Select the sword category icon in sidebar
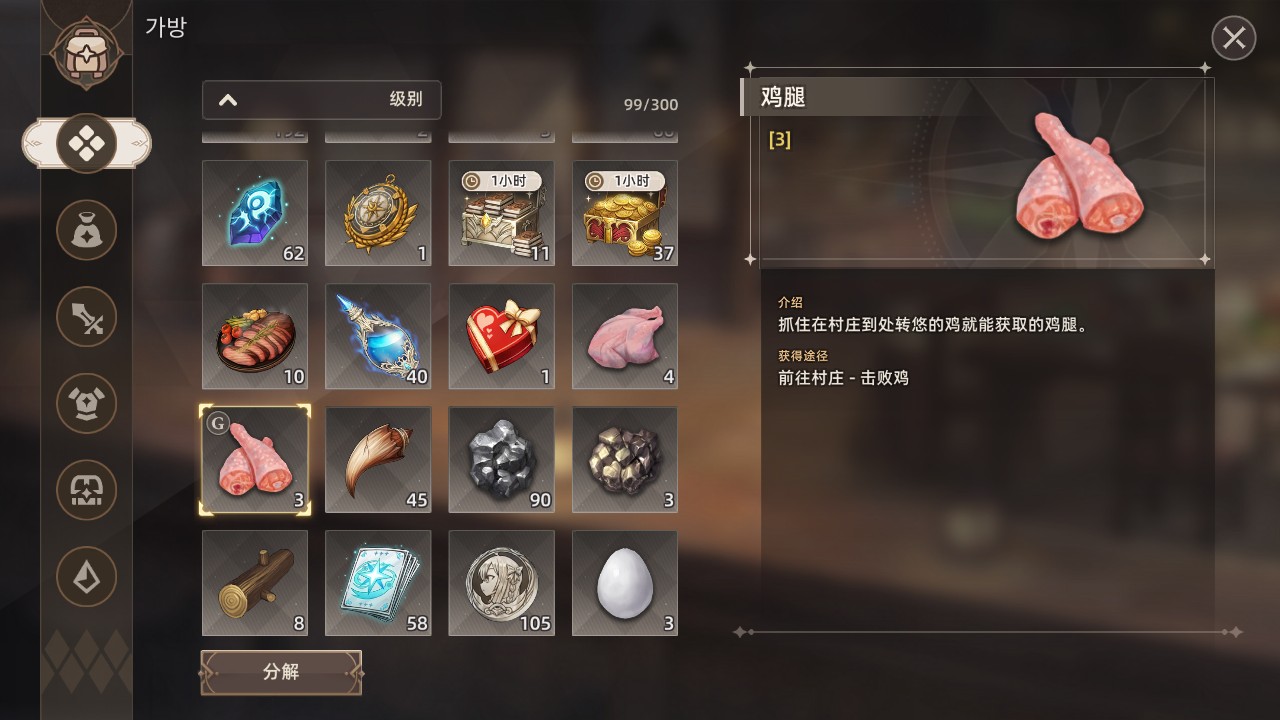This screenshot has width=1280, height=720. click(x=86, y=317)
